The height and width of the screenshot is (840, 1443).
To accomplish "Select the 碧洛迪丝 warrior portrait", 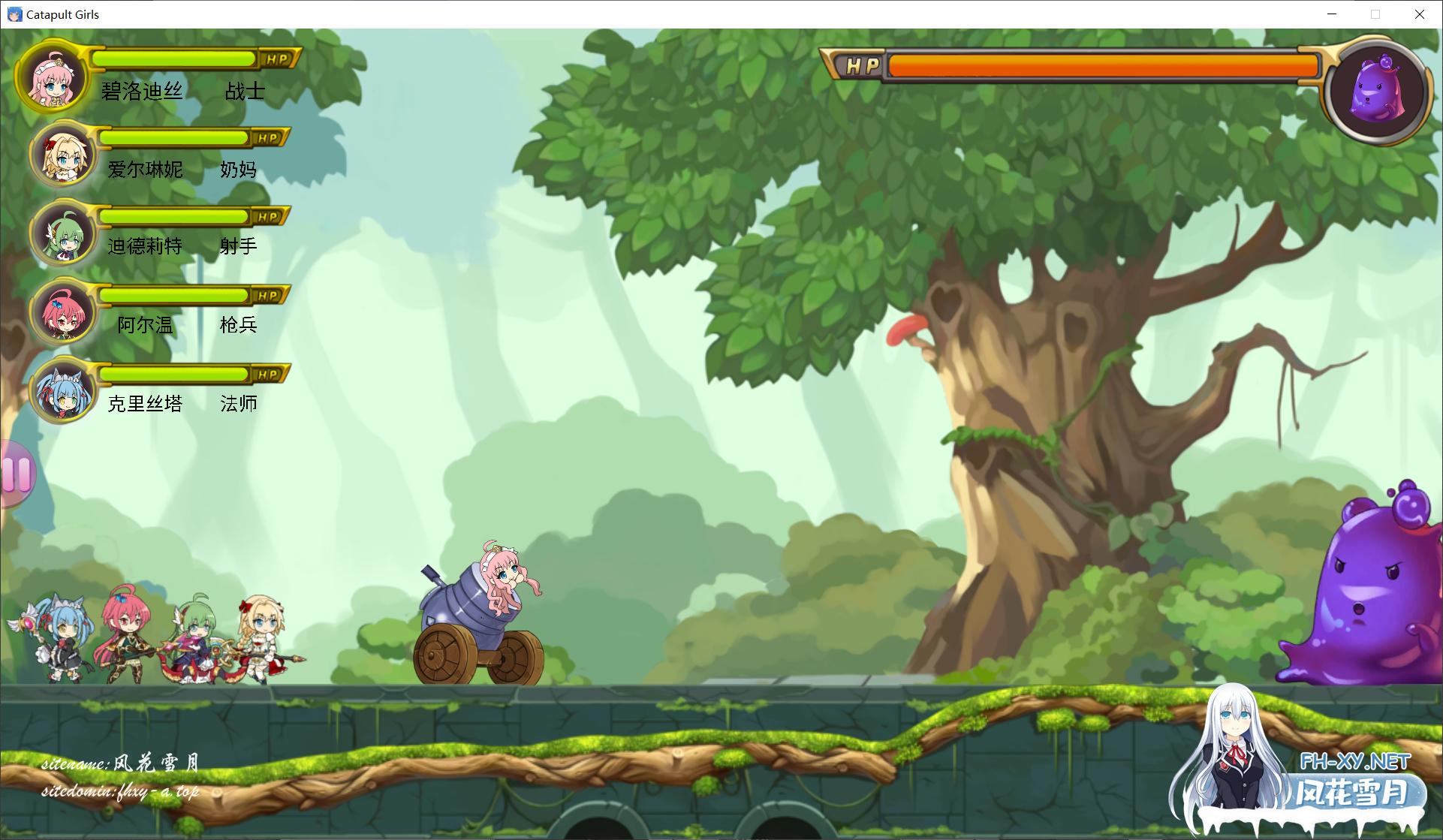I will (x=52, y=78).
